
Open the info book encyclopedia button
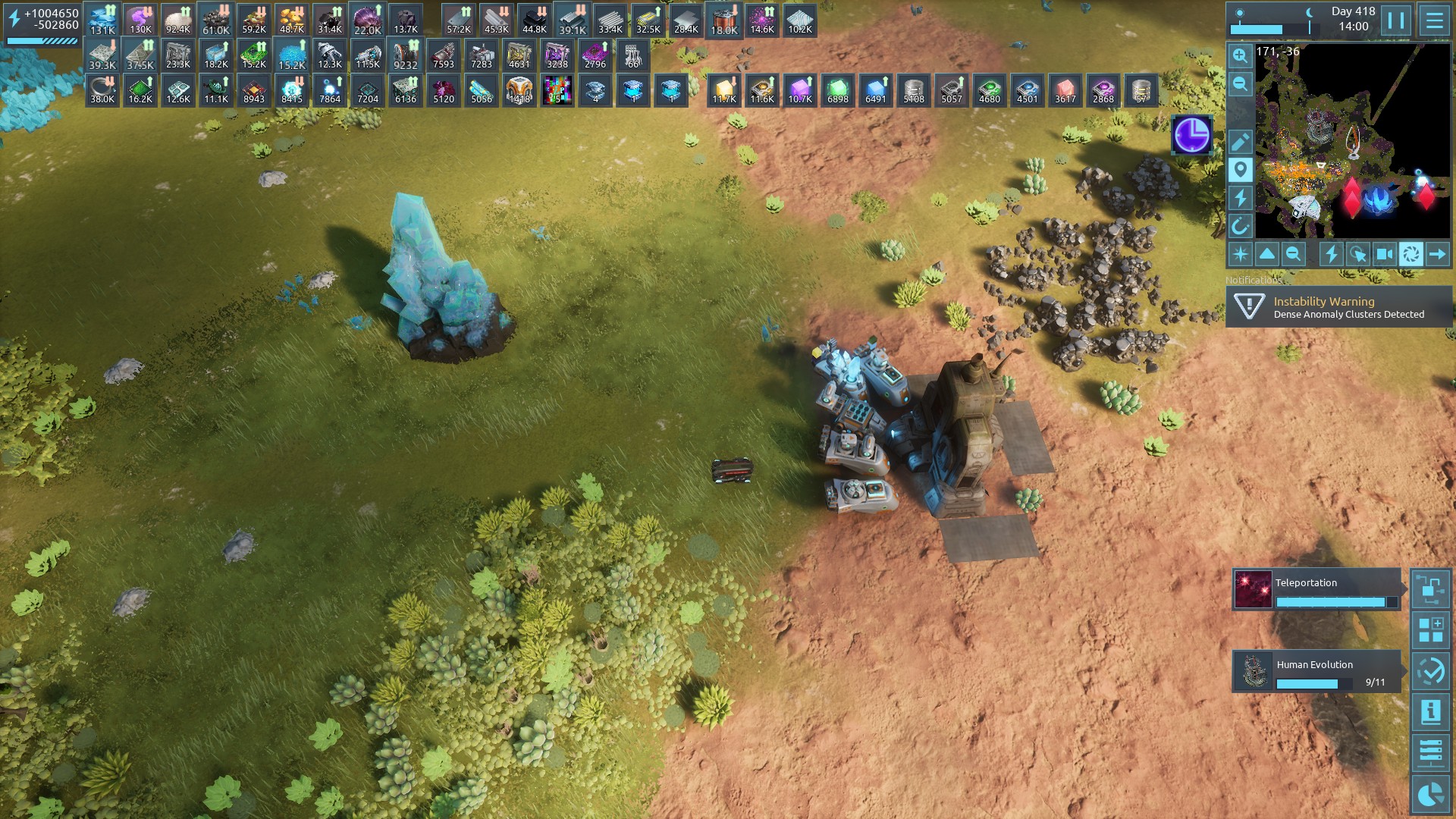pyautogui.click(x=1431, y=712)
